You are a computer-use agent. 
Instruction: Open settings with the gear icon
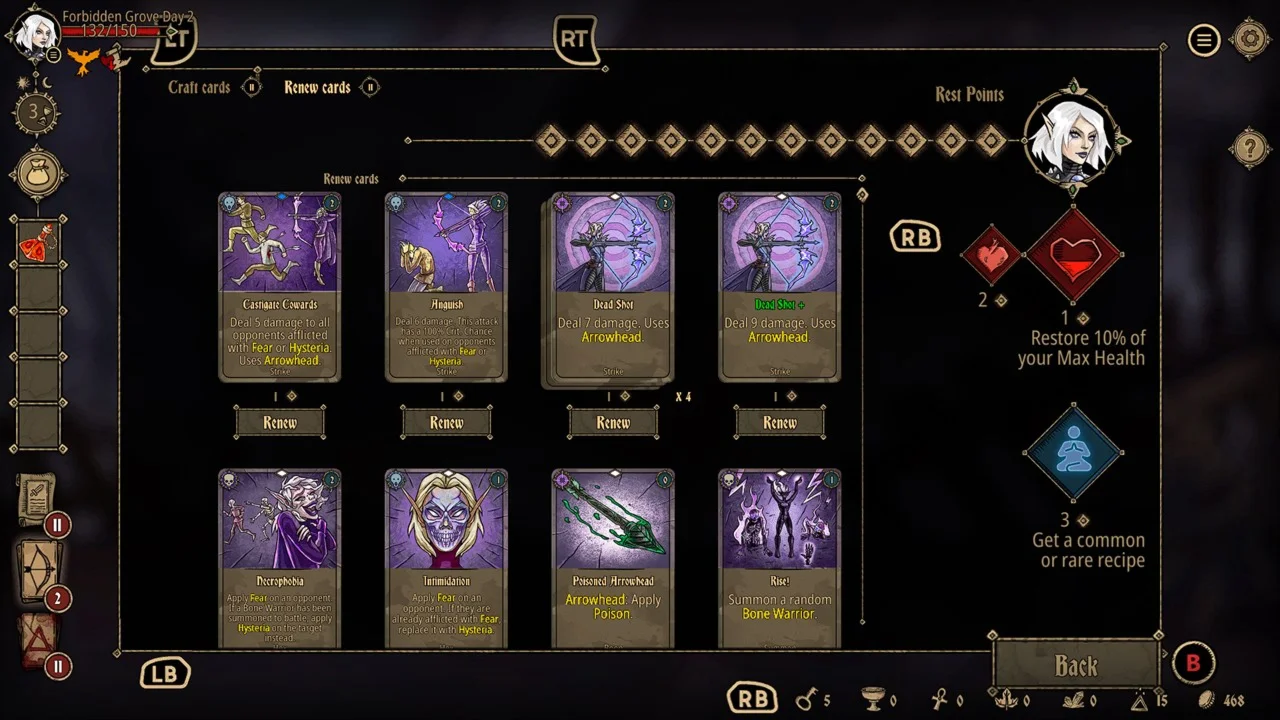tap(1250, 40)
